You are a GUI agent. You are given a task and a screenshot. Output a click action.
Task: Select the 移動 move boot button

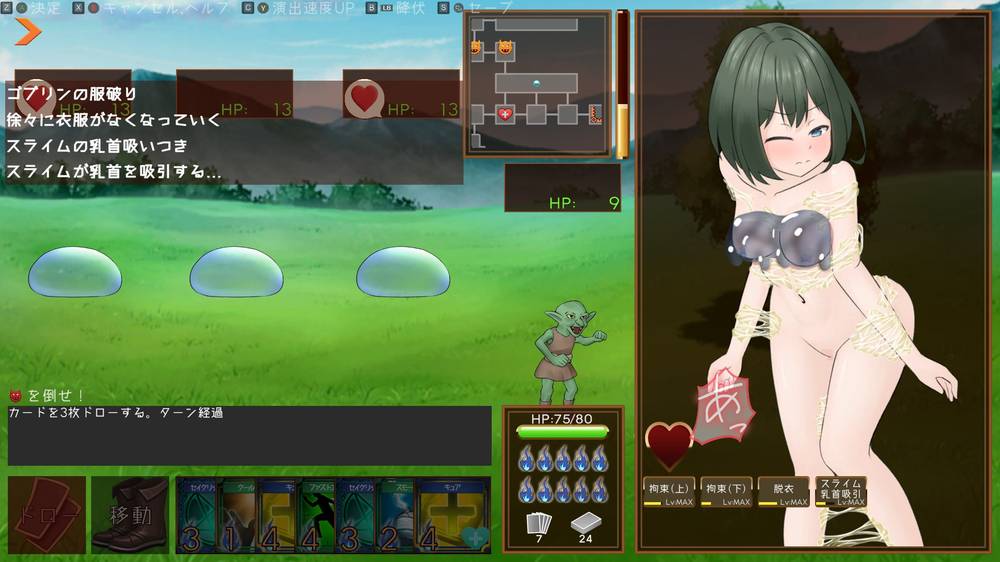130,514
